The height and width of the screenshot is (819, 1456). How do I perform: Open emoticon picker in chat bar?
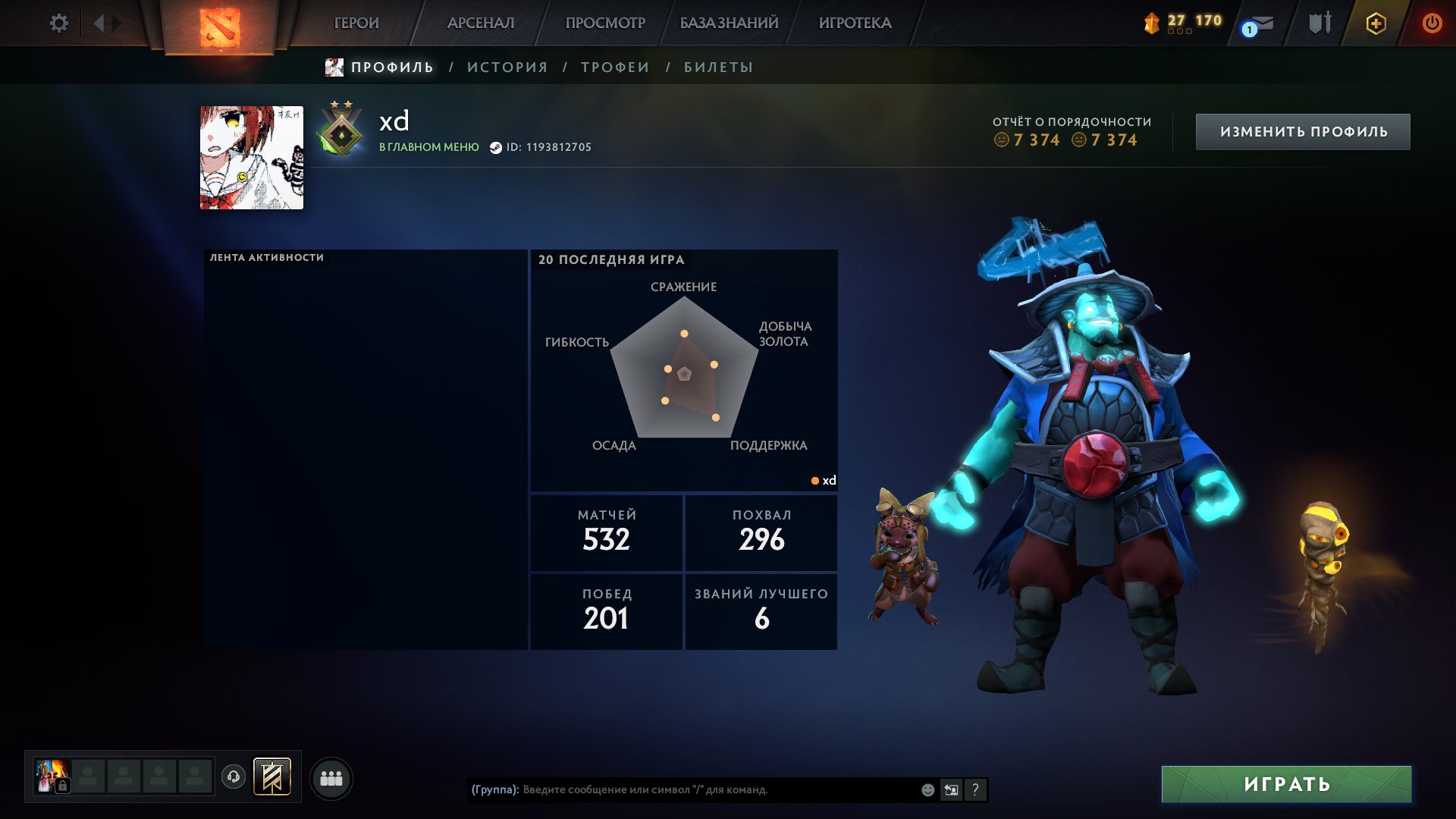coord(927,789)
